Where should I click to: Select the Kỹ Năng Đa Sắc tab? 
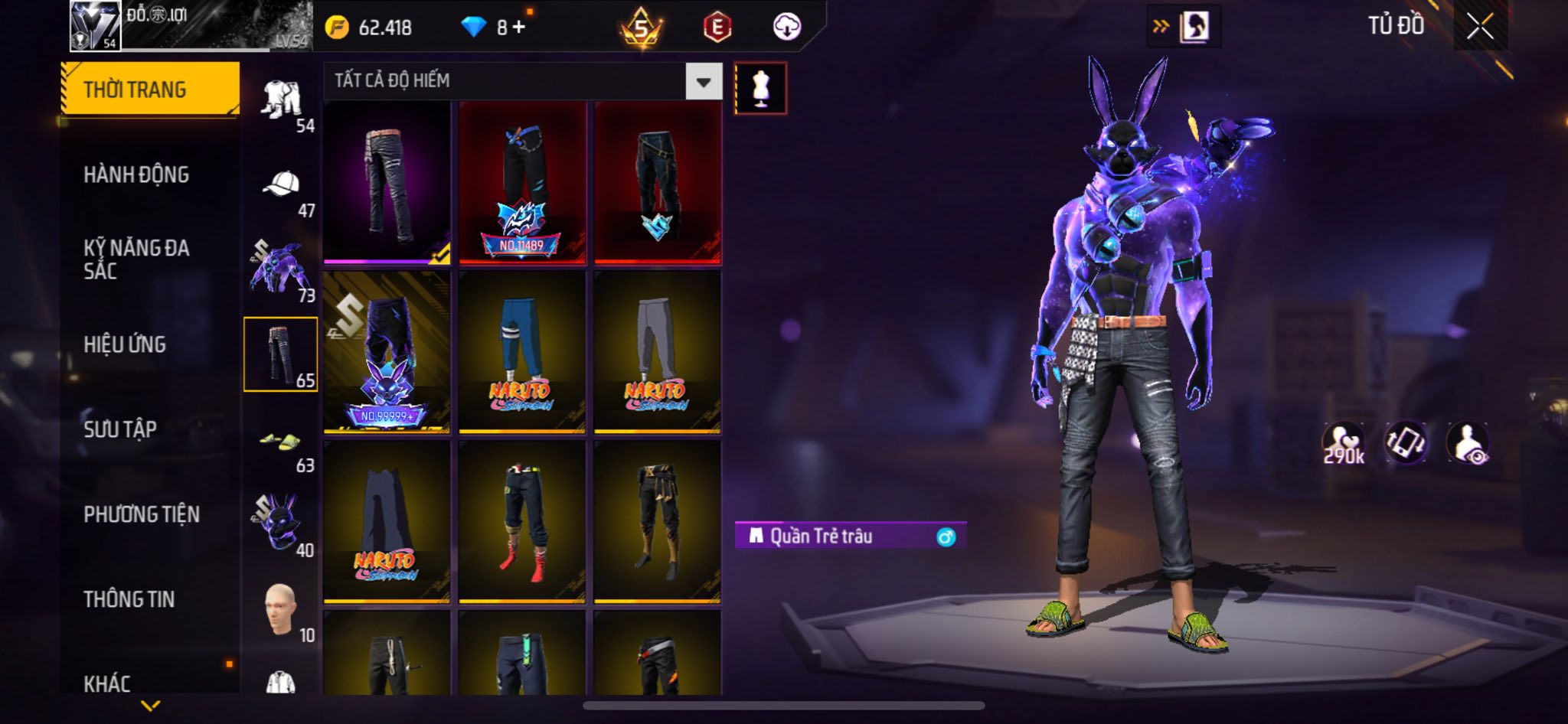pyautogui.click(x=136, y=259)
